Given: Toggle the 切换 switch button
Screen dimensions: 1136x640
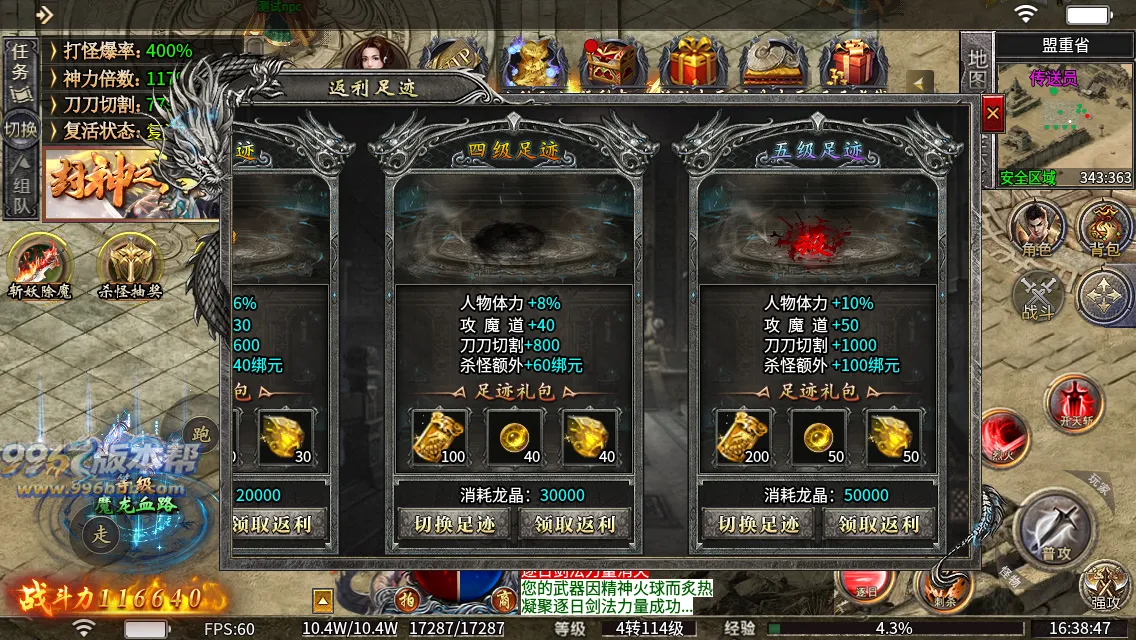Looking at the screenshot, I should click(20, 128).
